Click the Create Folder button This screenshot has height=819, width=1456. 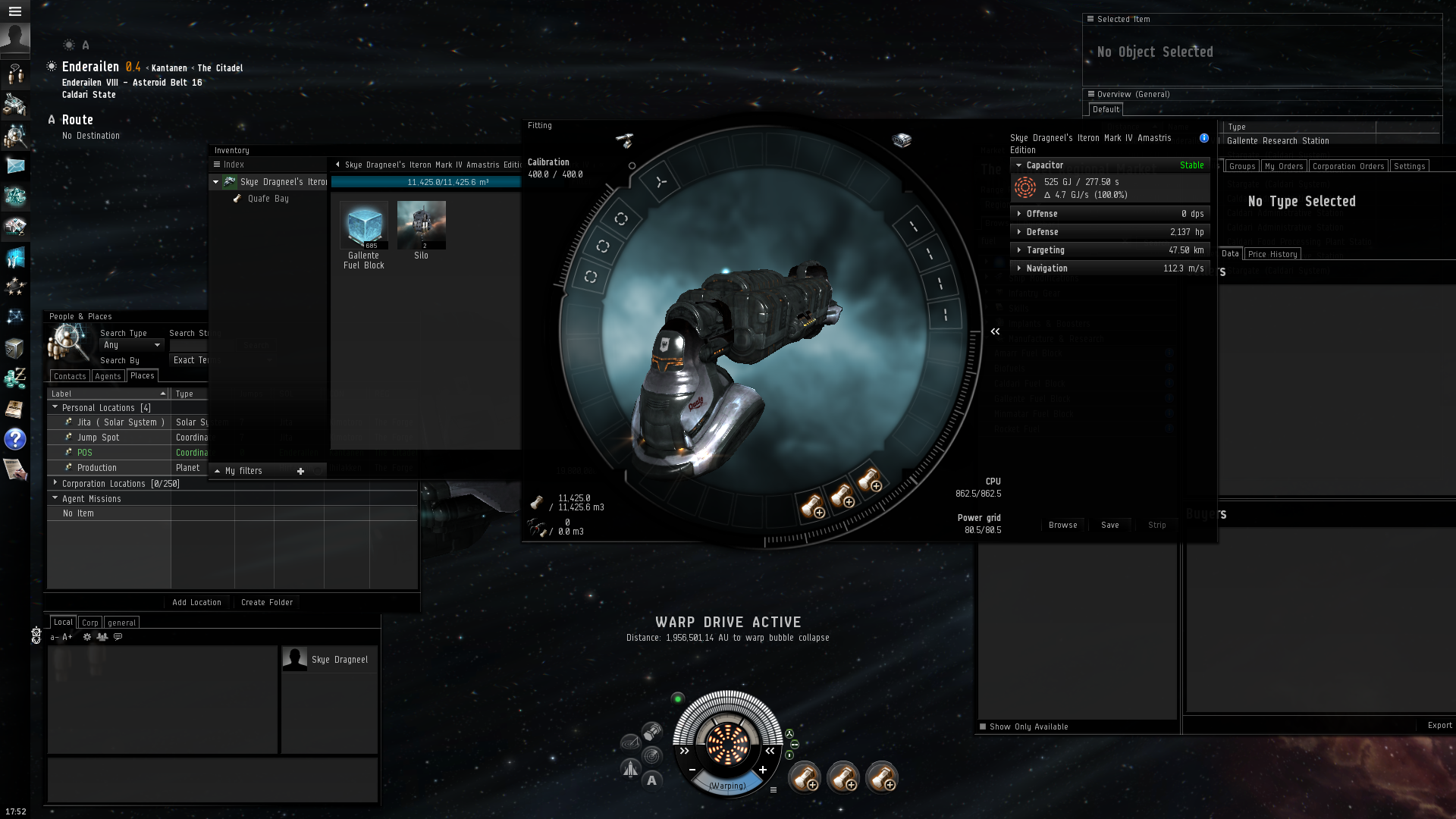pyautogui.click(x=267, y=603)
